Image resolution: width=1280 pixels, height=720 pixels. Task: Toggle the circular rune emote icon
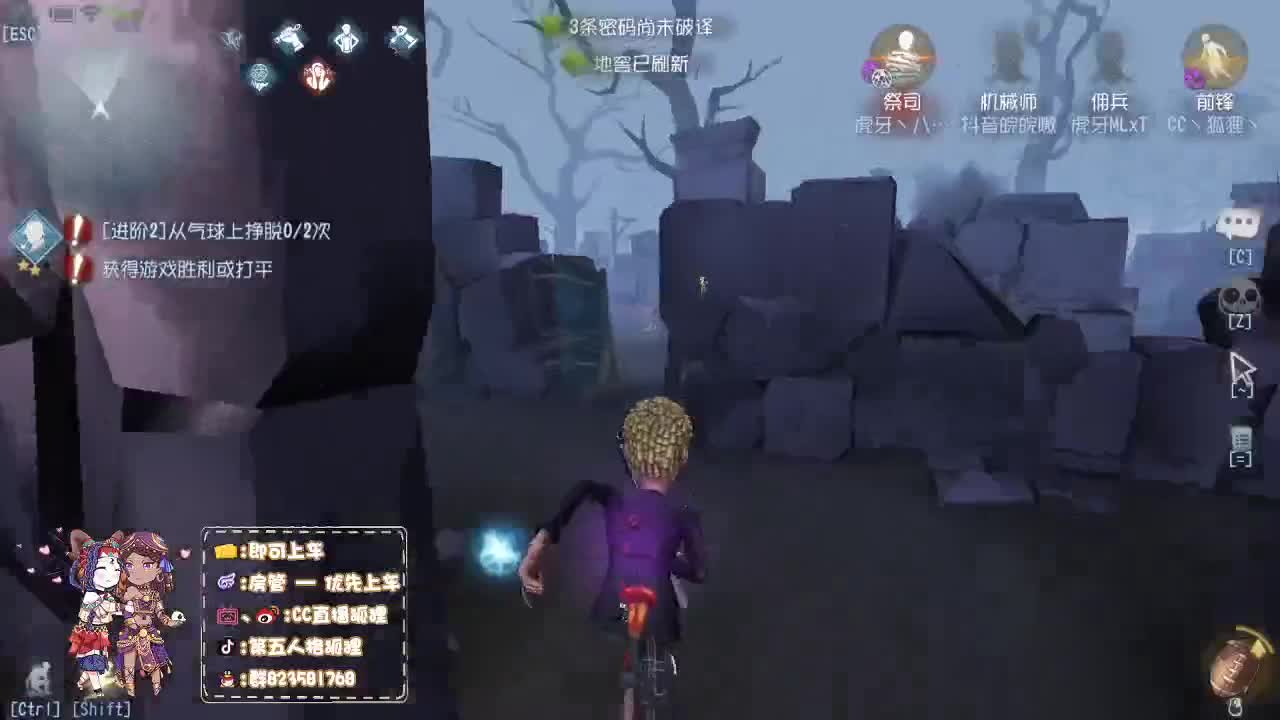click(x=258, y=77)
